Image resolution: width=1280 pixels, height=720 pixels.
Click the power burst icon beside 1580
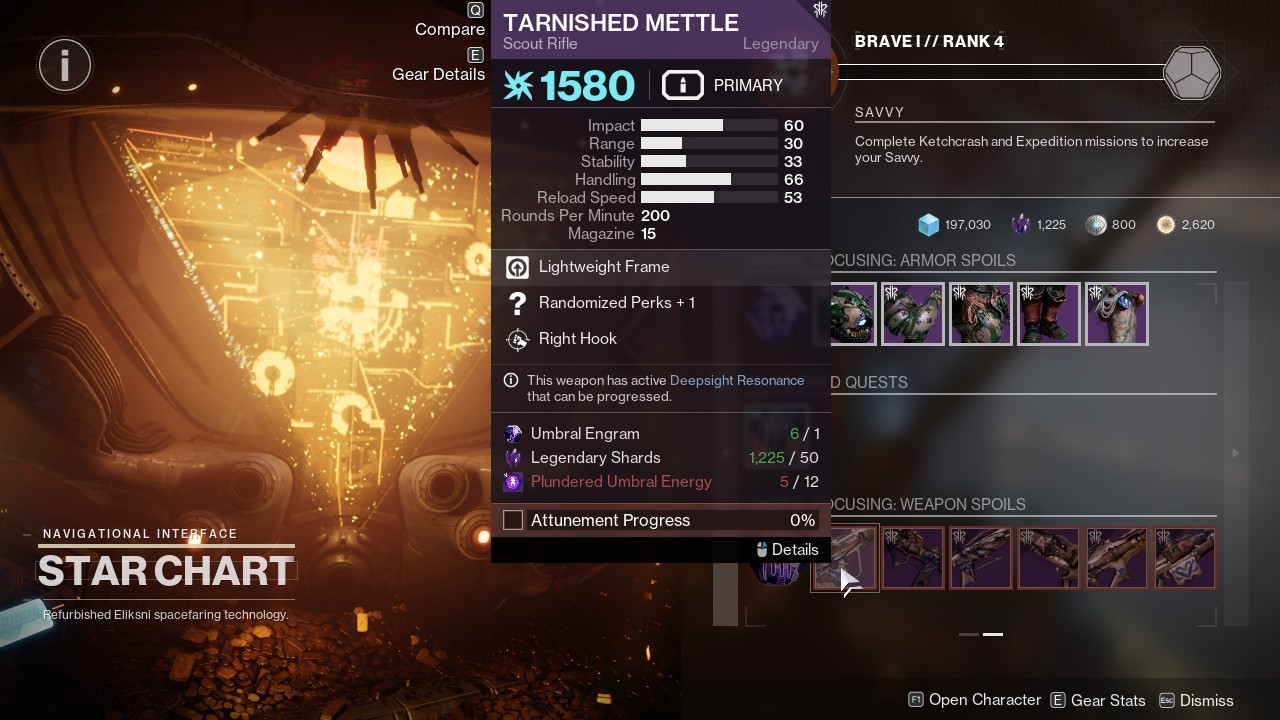(518, 85)
